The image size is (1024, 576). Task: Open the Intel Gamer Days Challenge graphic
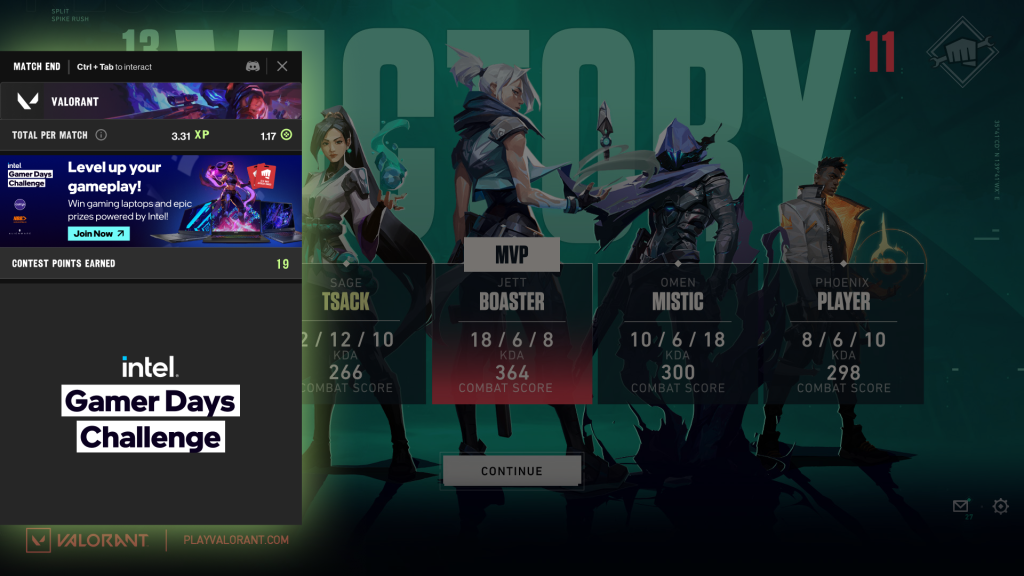tap(150, 403)
